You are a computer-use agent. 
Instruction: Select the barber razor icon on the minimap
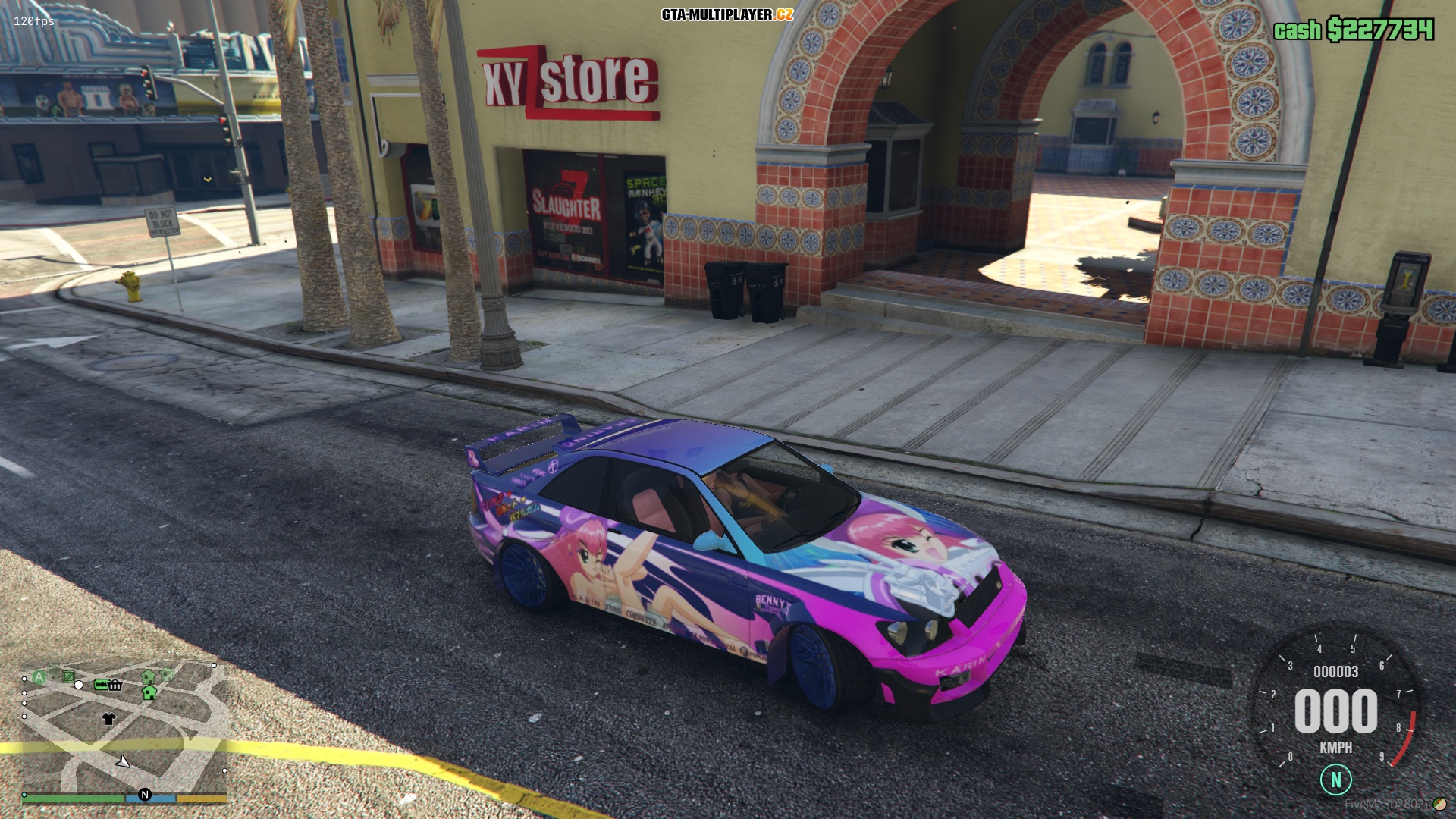pyautogui.click(x=101, y=685)
